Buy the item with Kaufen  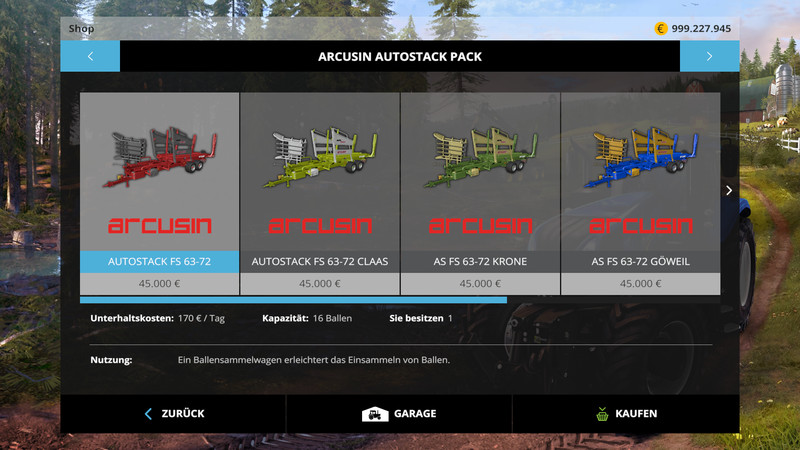(625, 413)
